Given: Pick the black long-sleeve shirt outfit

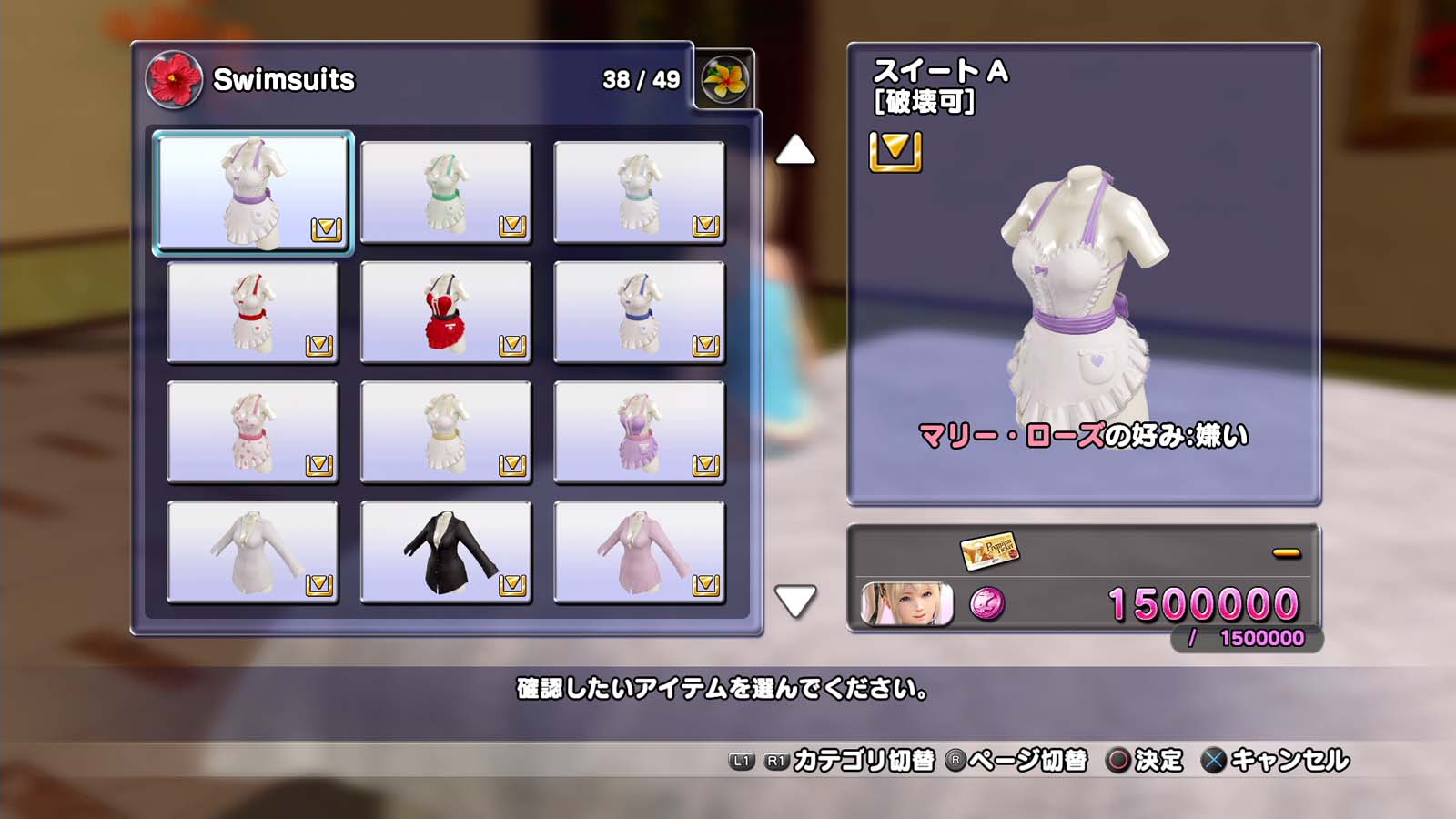Looking at the screenshot, I should [x=446, y=552].
